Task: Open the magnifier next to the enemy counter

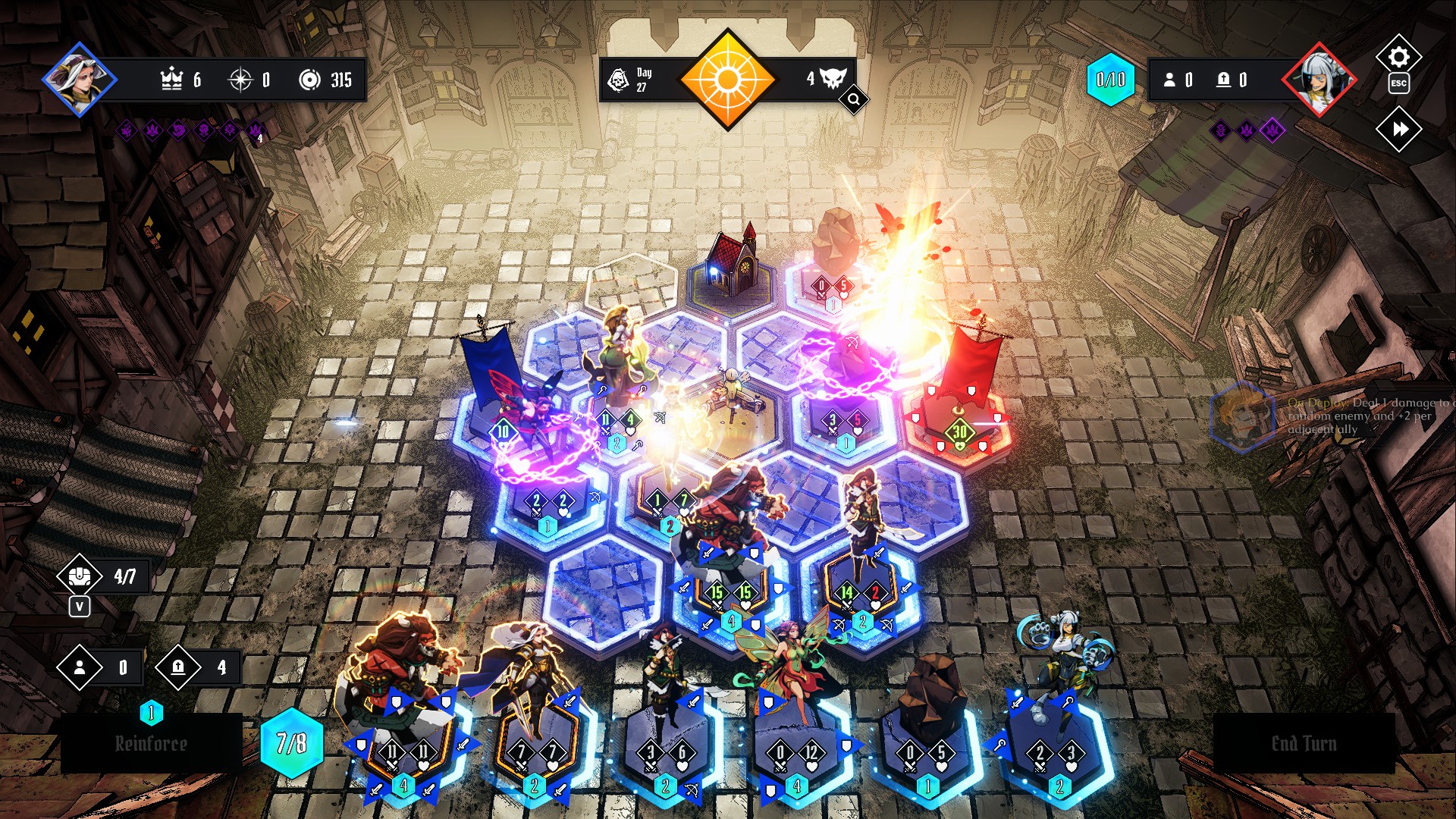Action: pos(853,99)
